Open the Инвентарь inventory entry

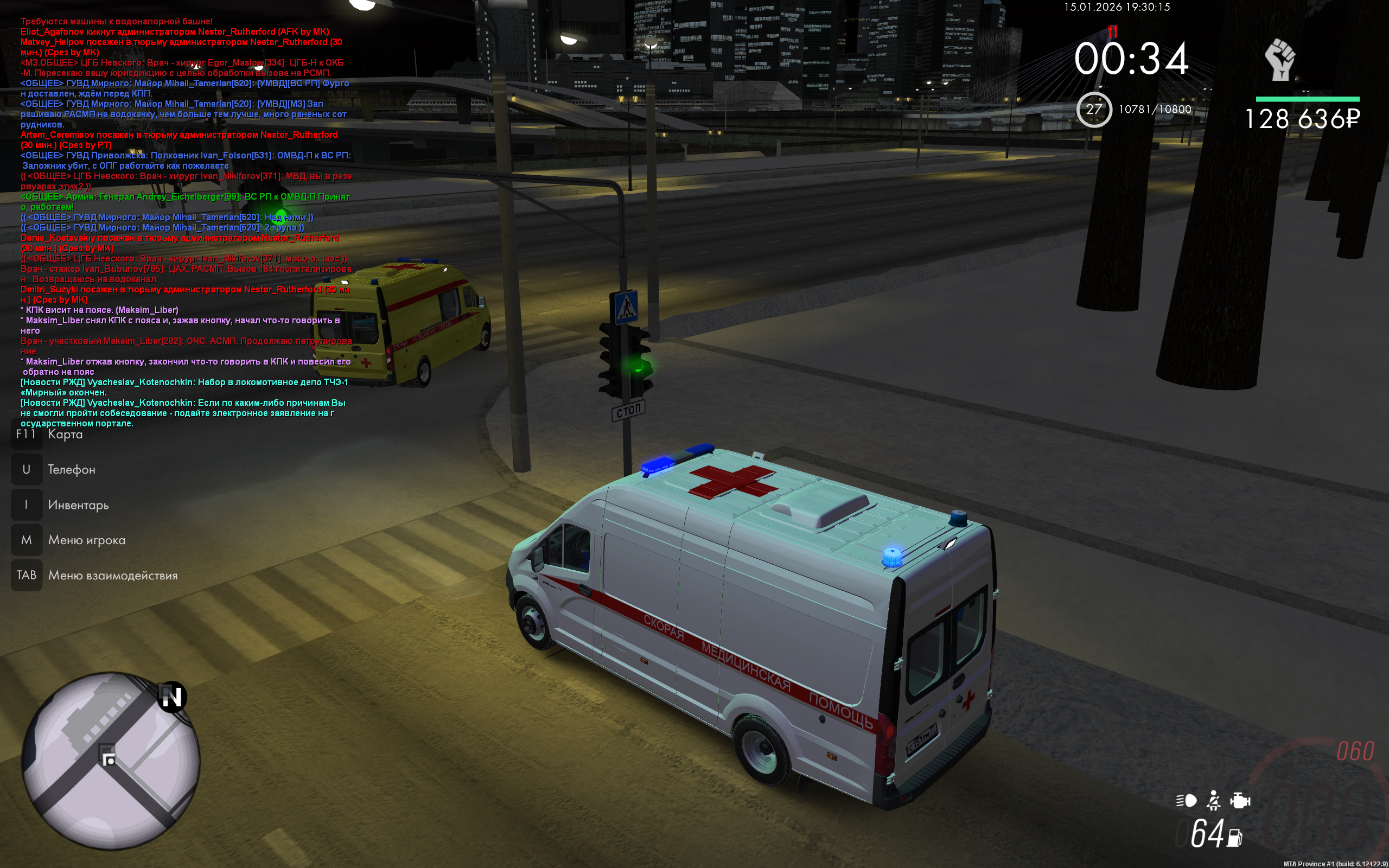point(78,505)
